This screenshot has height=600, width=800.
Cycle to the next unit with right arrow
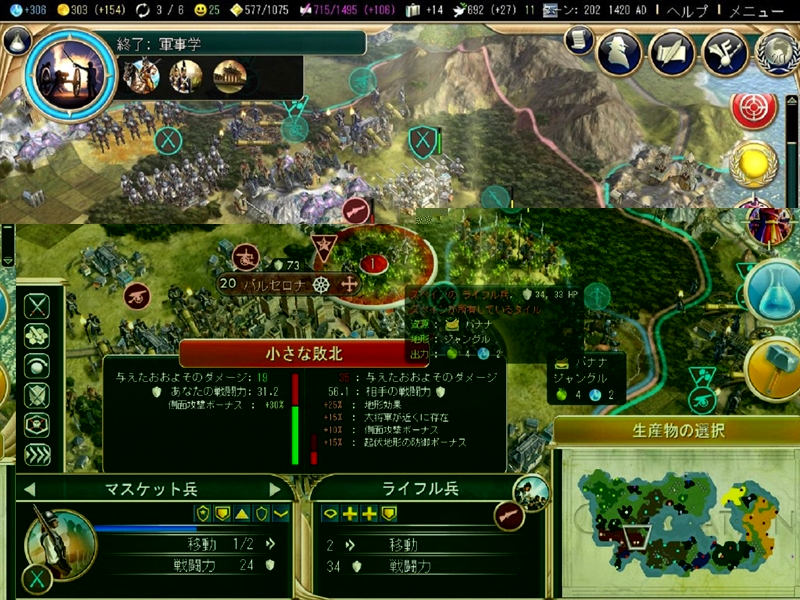tap(276, 489)
